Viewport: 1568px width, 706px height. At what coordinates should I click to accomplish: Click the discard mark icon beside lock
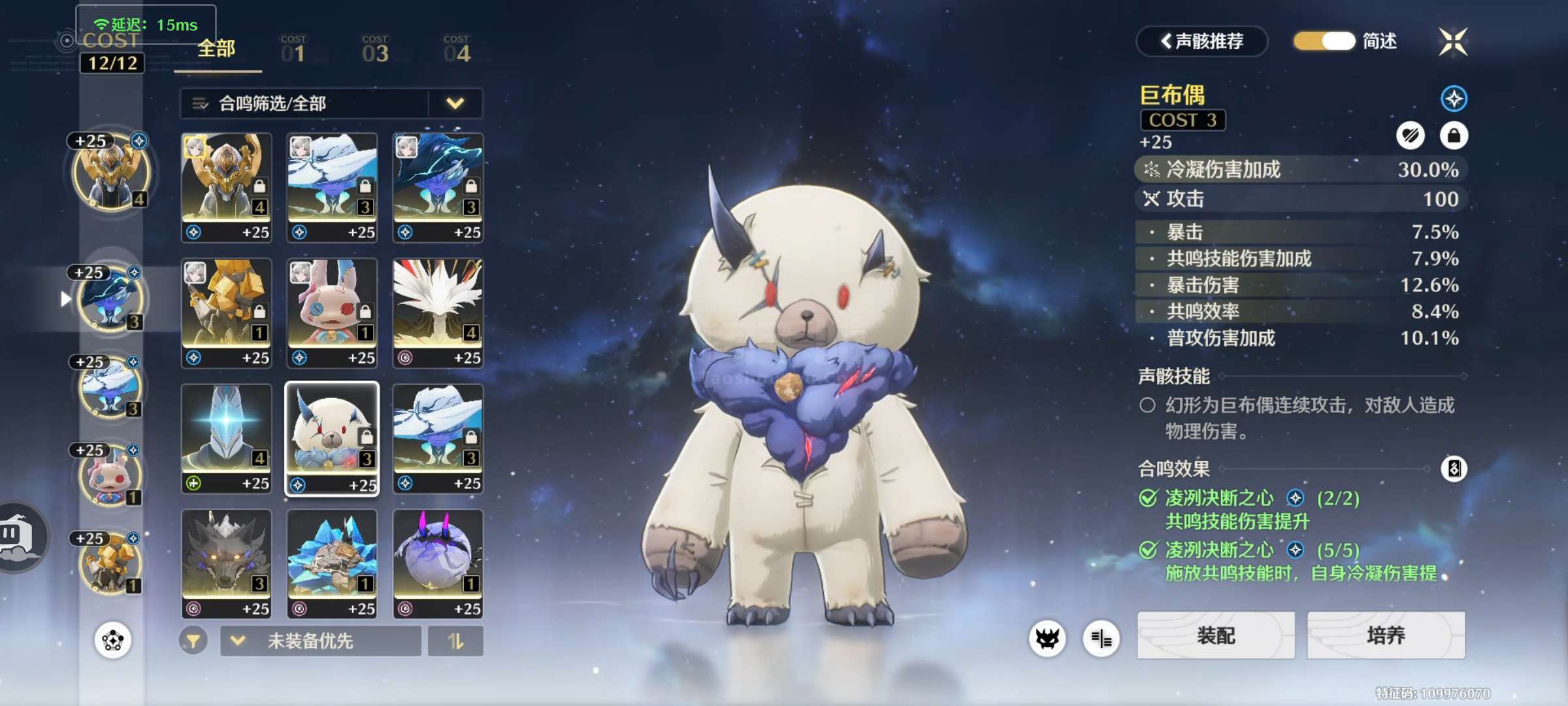tap(1410, 135)
